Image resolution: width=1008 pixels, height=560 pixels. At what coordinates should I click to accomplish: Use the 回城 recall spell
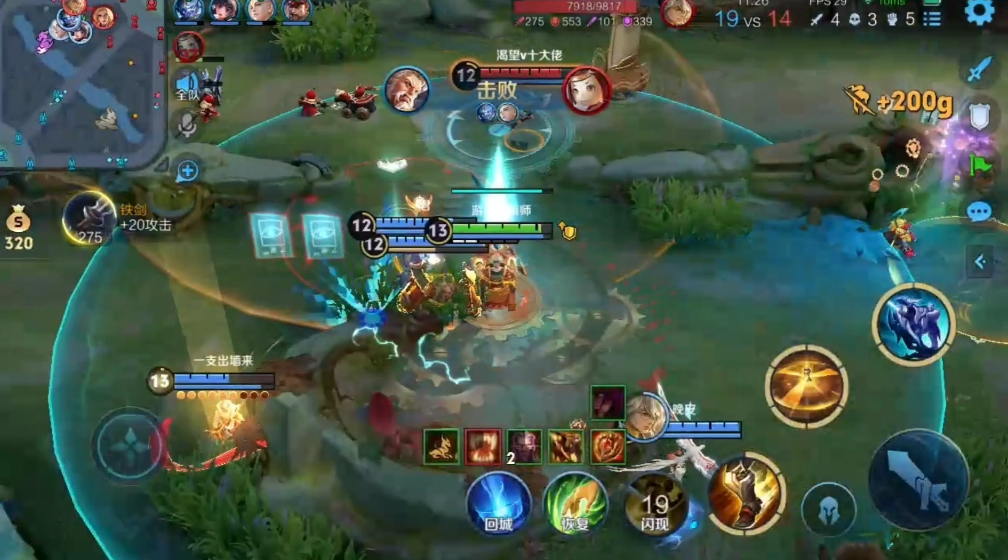tap(498, 502)
